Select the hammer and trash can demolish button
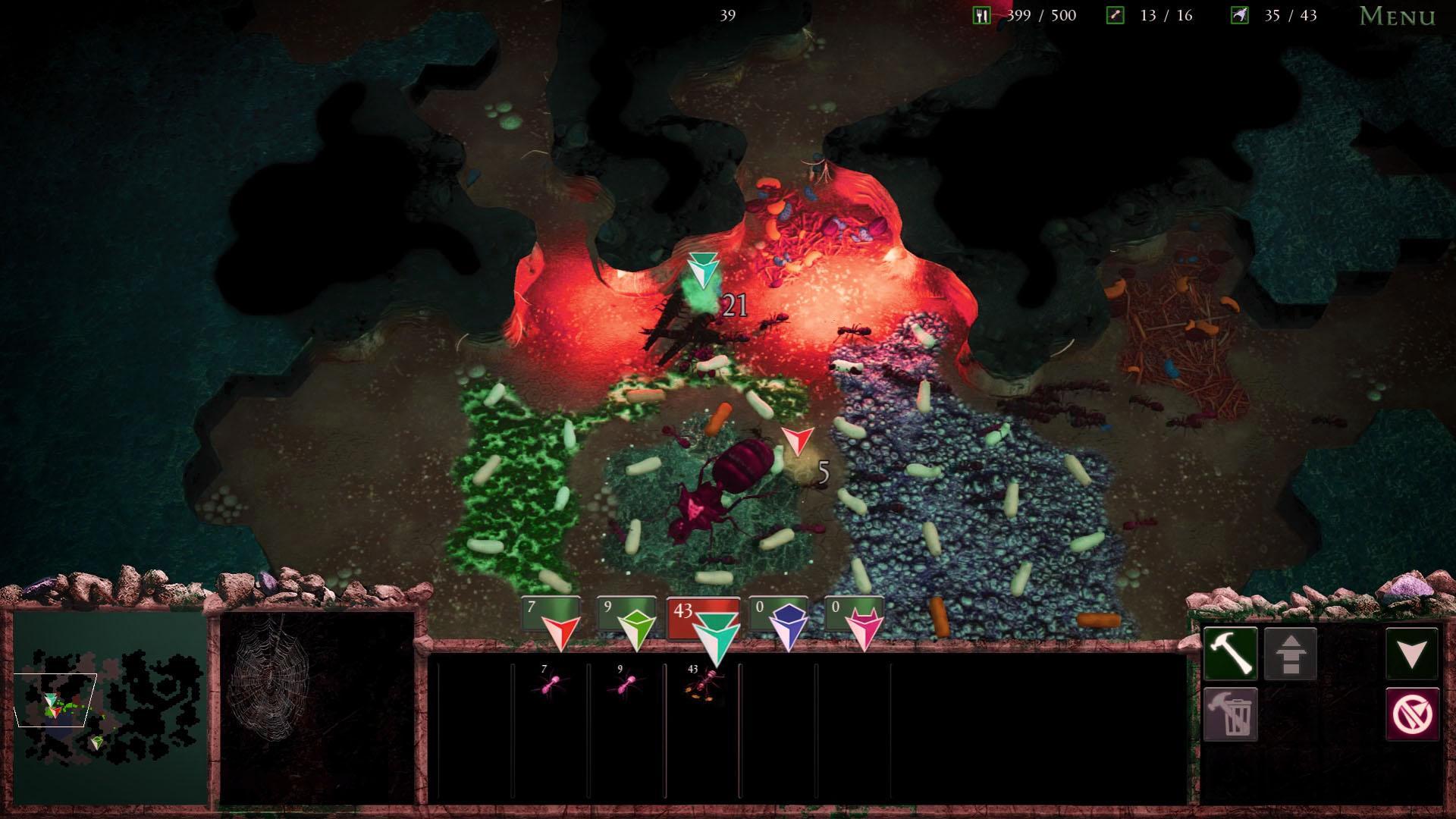Image resolution: width=1456 pixels, height=819 pixels. (1230, 714)
